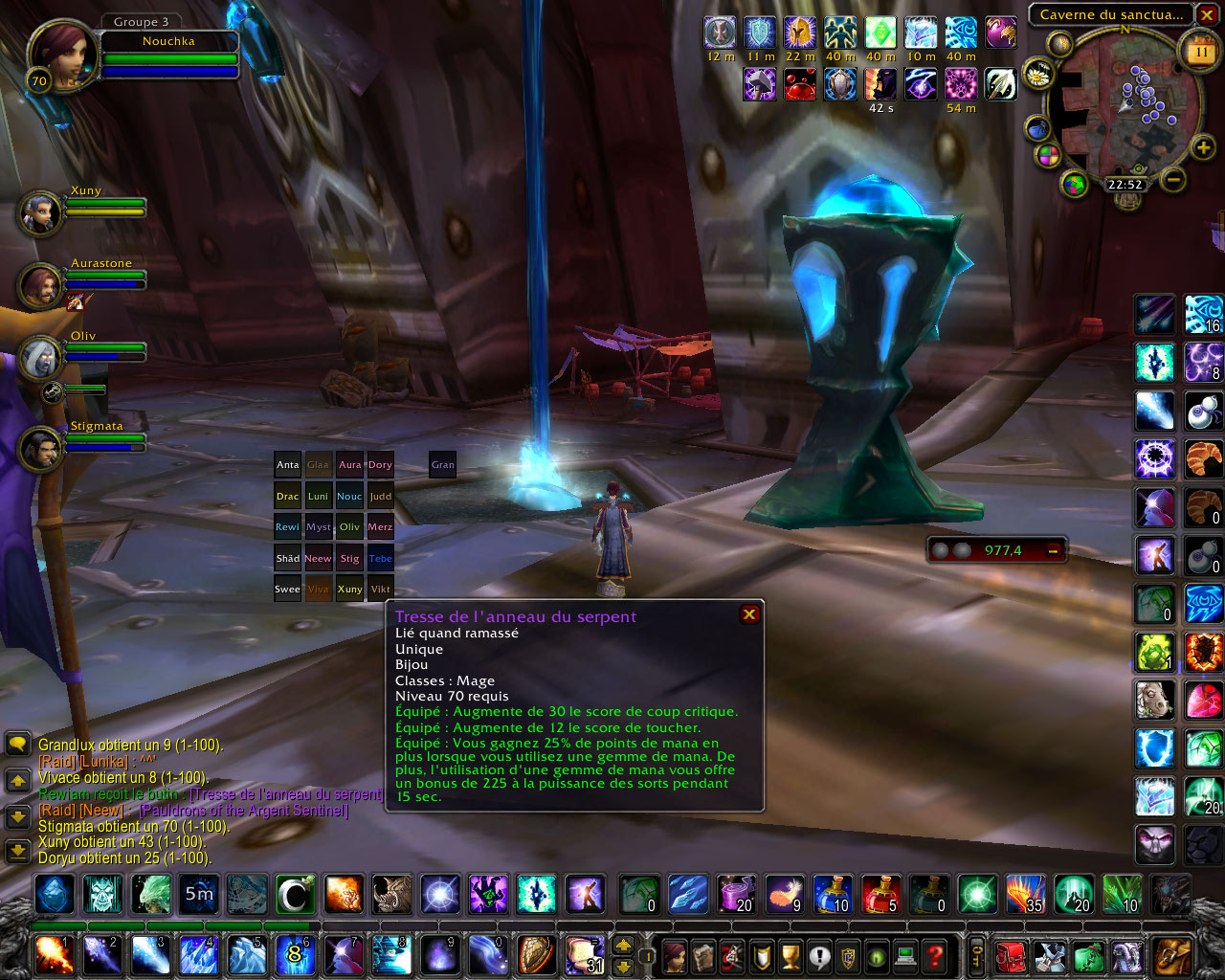Cast the Fireball spell in slot 1
The height and width of the screenshot is (980, 1225).
53,954
